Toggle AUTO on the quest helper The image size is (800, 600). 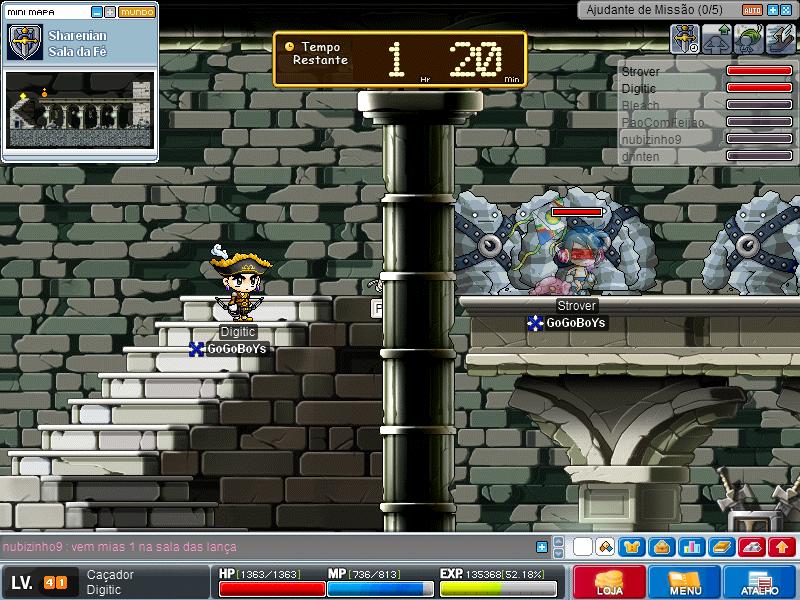coord(751,9)
